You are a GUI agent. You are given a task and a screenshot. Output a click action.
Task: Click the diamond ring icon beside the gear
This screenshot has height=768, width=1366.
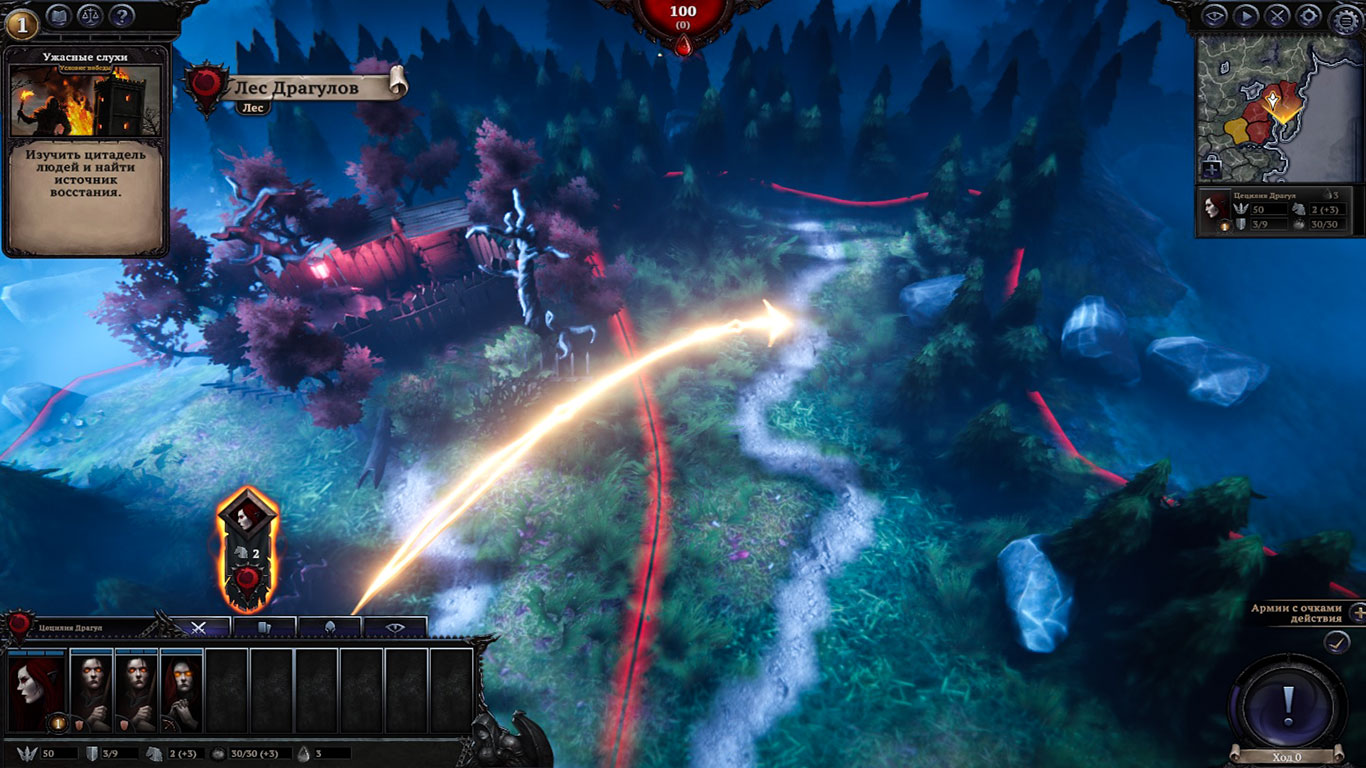pyautogui.click(x=1308, y=16)
